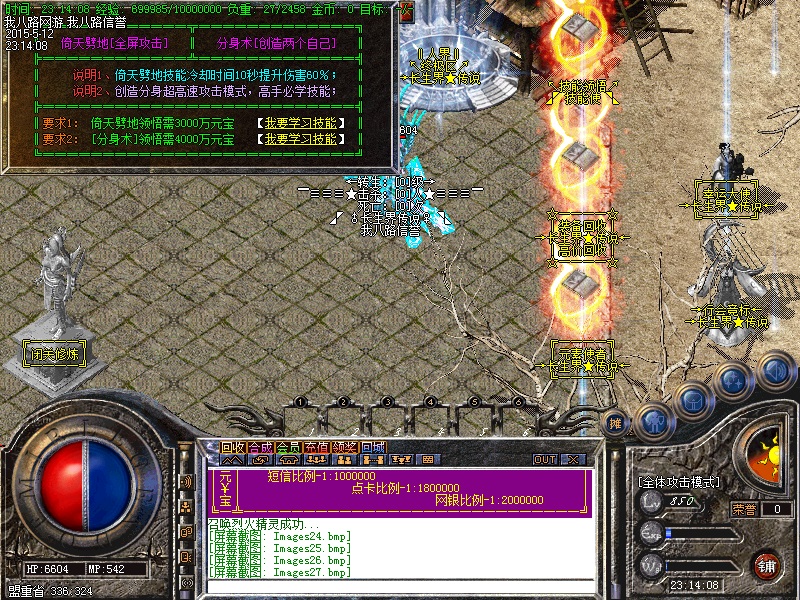Open the 铺 shop button
The width and height of the screenshot is (800, 600).
(x=768, y=565)
